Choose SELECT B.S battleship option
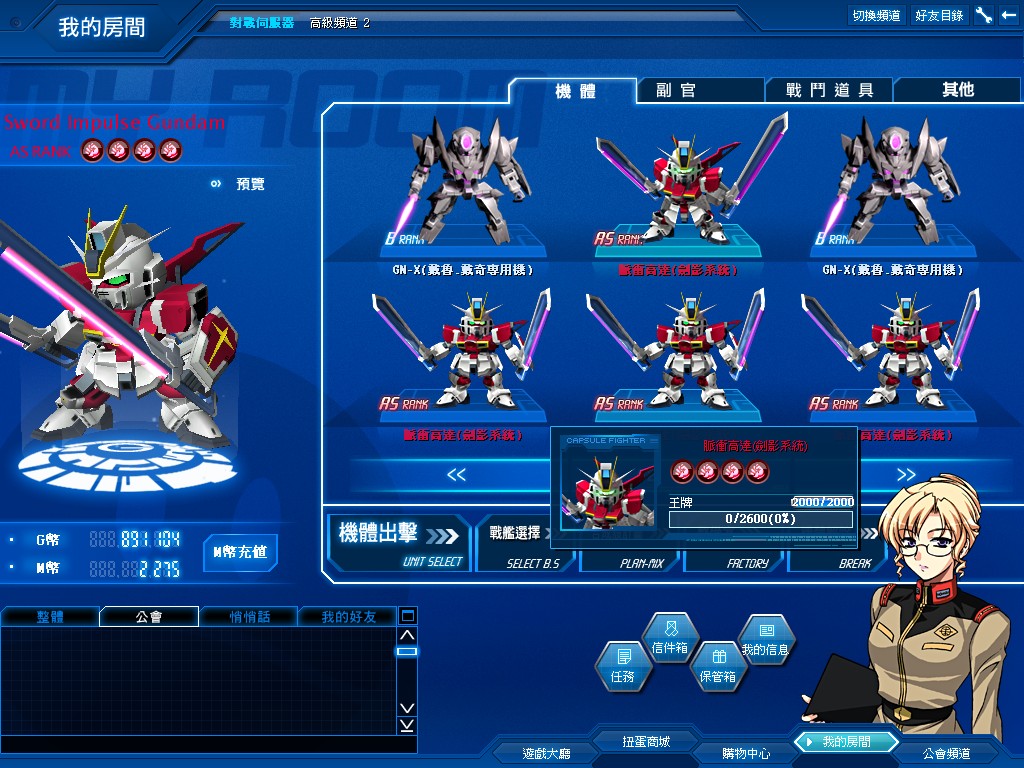1024x768 pixels. pos(532,563)
